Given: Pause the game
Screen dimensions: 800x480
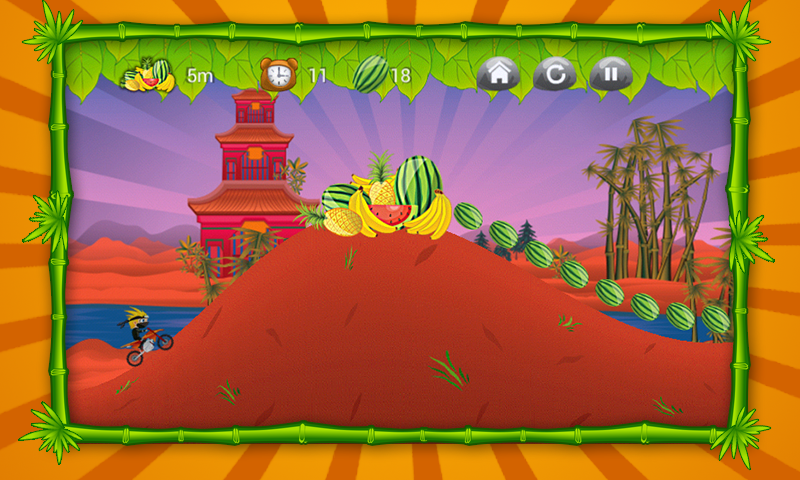Looking at the screenshot, I should [610, 74].
